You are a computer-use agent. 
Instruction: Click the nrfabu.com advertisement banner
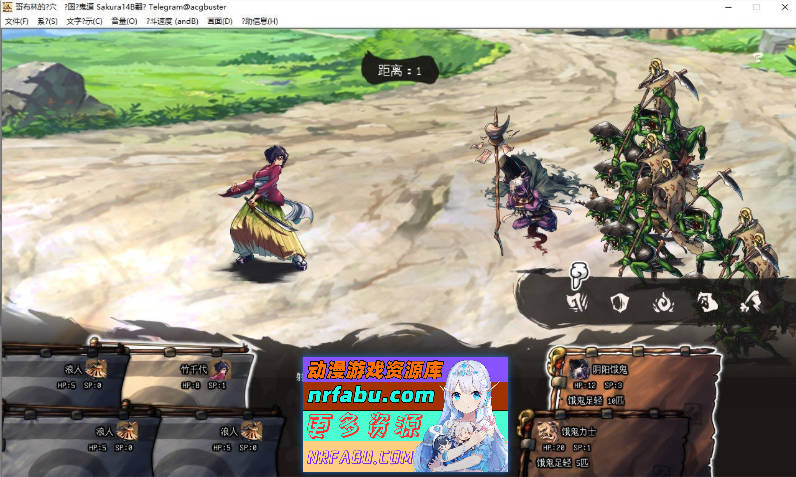pos(405,414)
